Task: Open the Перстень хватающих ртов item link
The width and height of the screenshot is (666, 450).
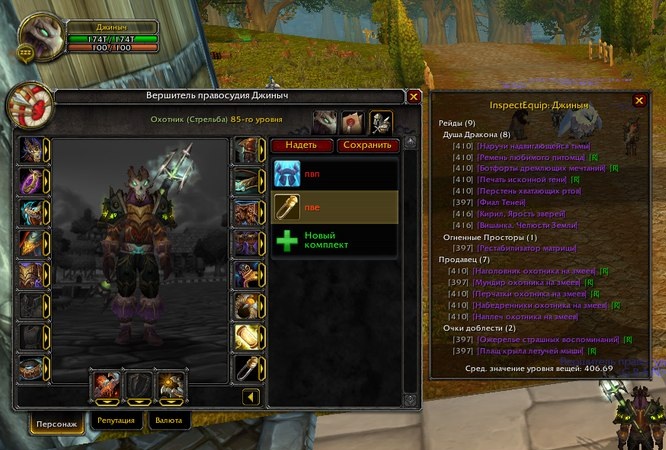Action: click(x=530, y=190)
